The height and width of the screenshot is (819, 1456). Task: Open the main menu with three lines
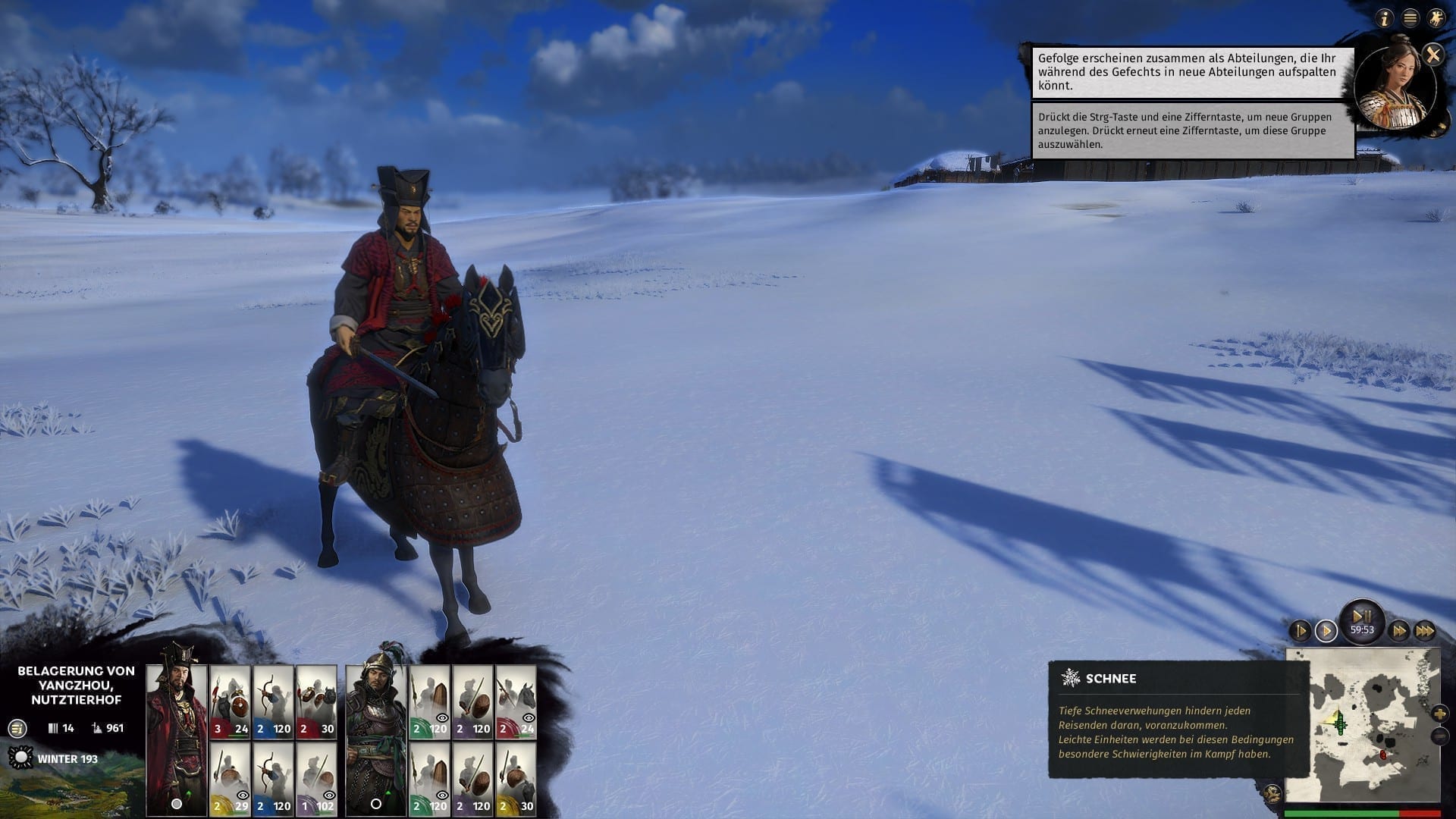pyautogui.click(x=1410, y=19)
